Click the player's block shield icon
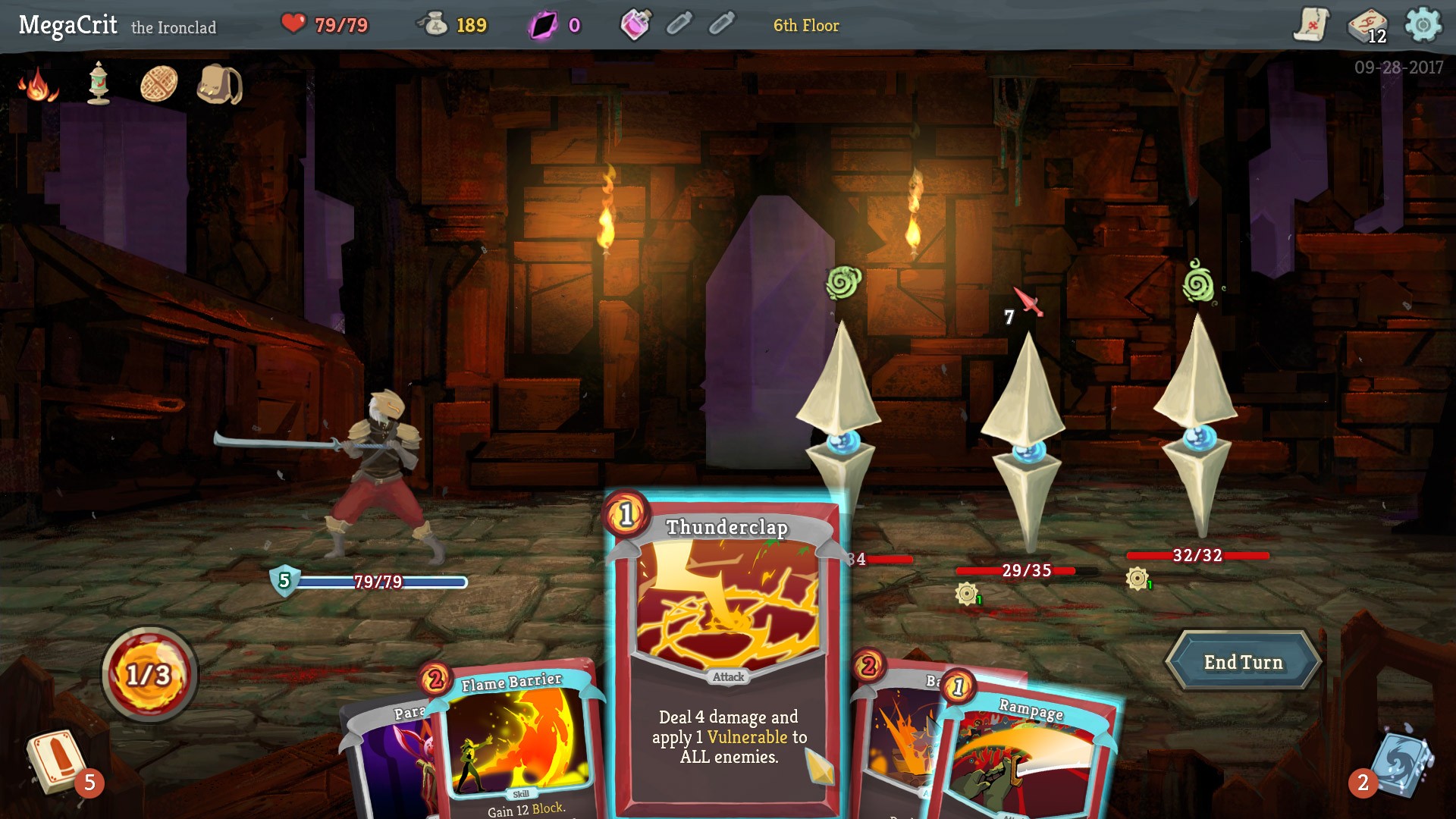 point(284,582)
